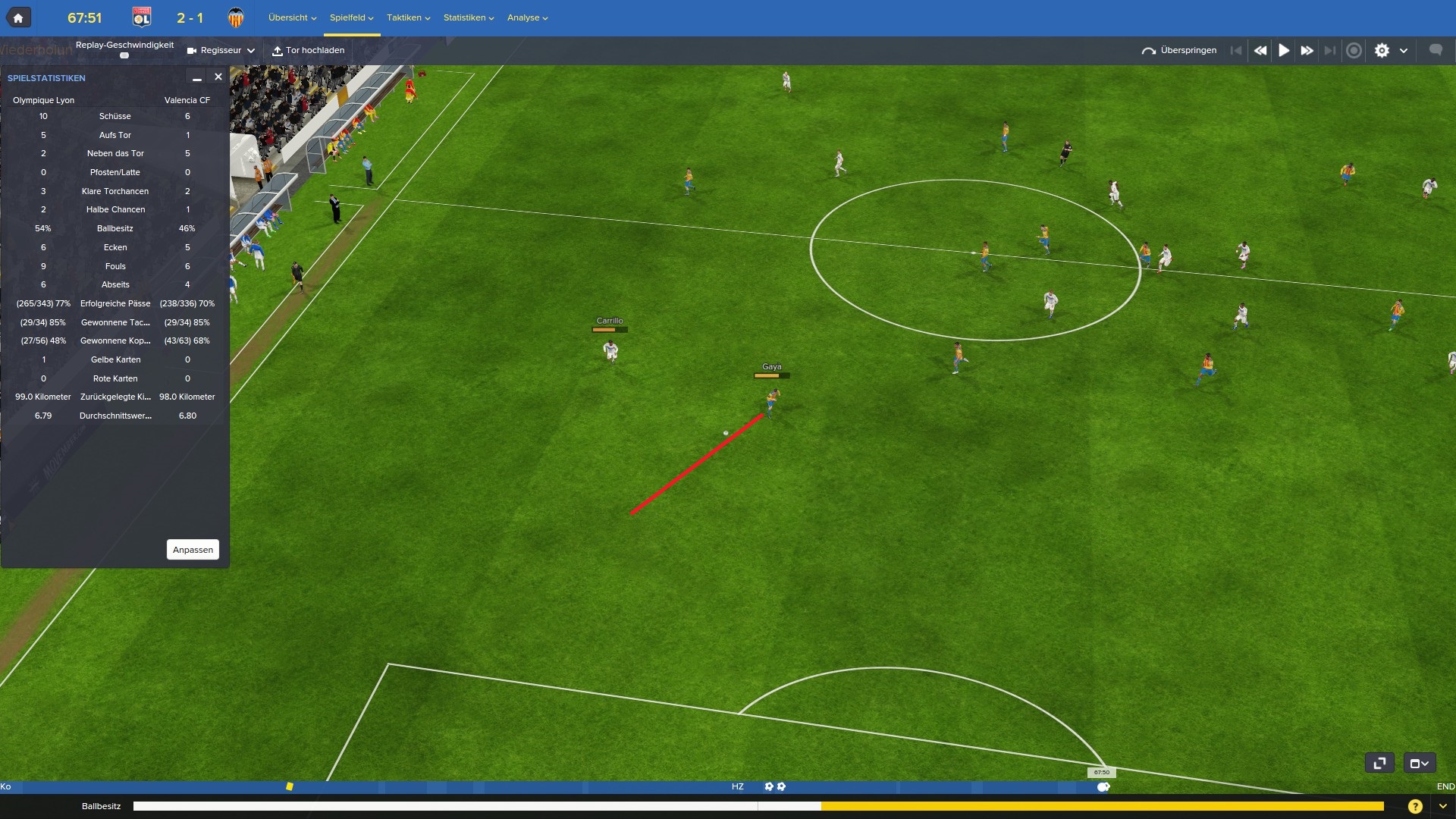Rewind the replay
Image resolution: width=1456 pixels, height=819 pixels.
point(1260,51)
